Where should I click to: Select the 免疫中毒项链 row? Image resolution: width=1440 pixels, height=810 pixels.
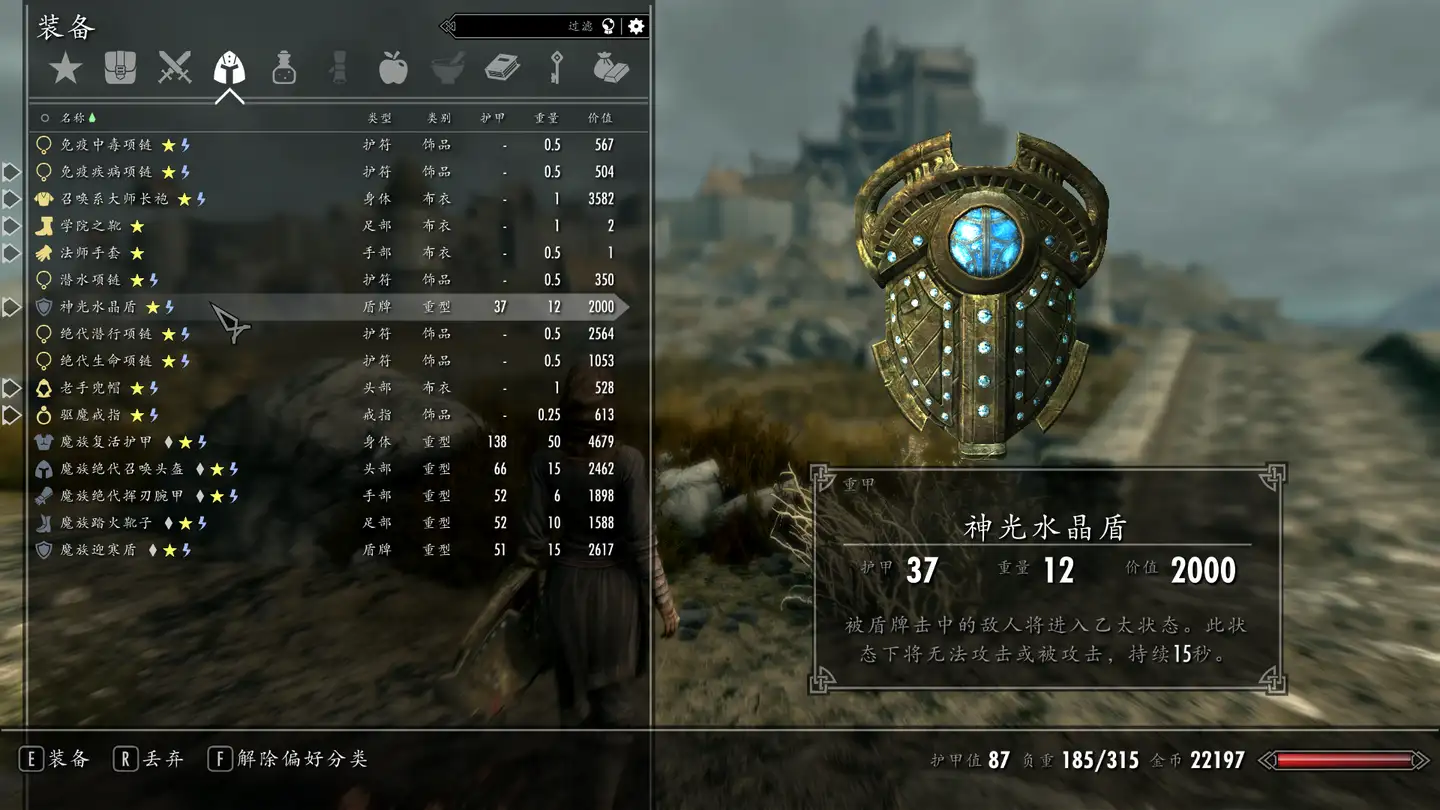coord(106,145)
